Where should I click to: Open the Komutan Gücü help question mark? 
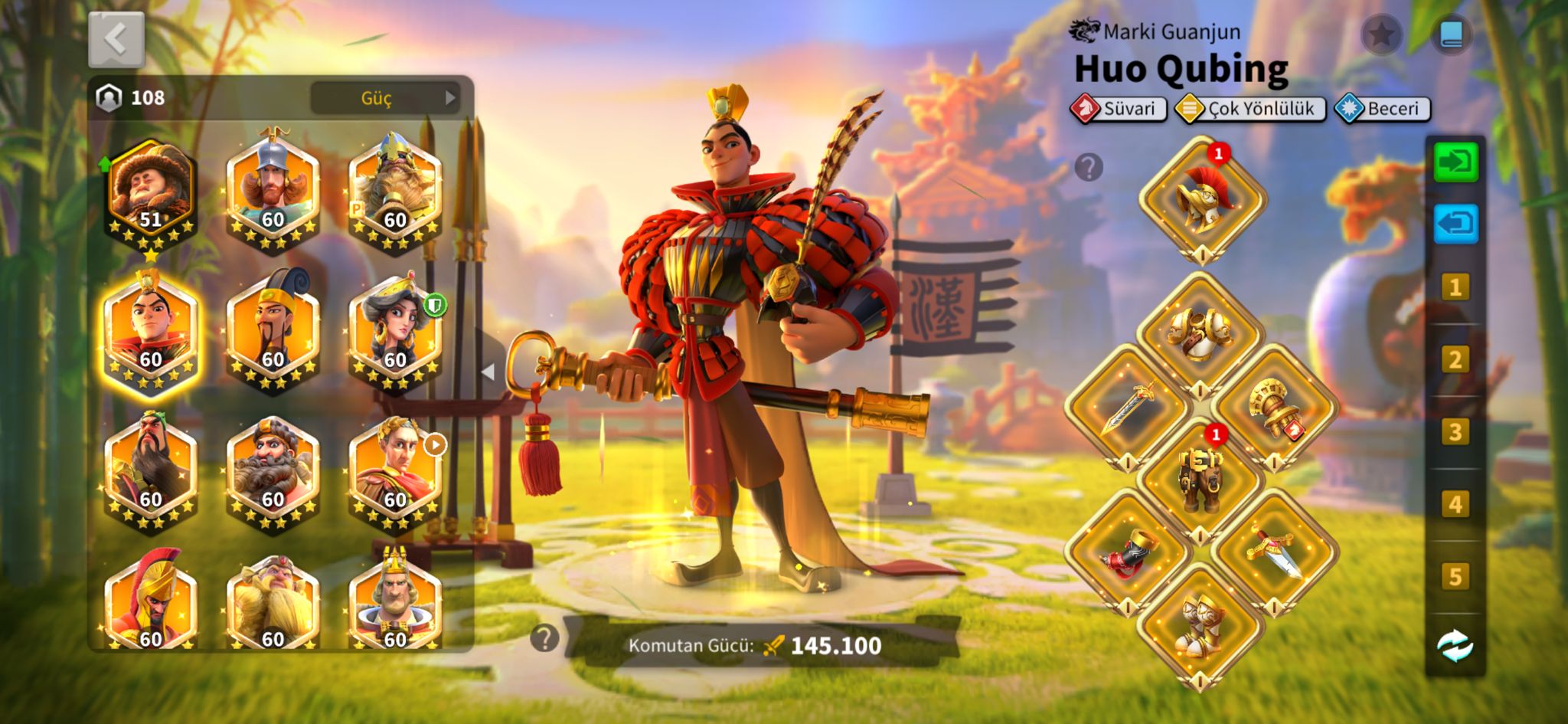click(x=544, y=637)
